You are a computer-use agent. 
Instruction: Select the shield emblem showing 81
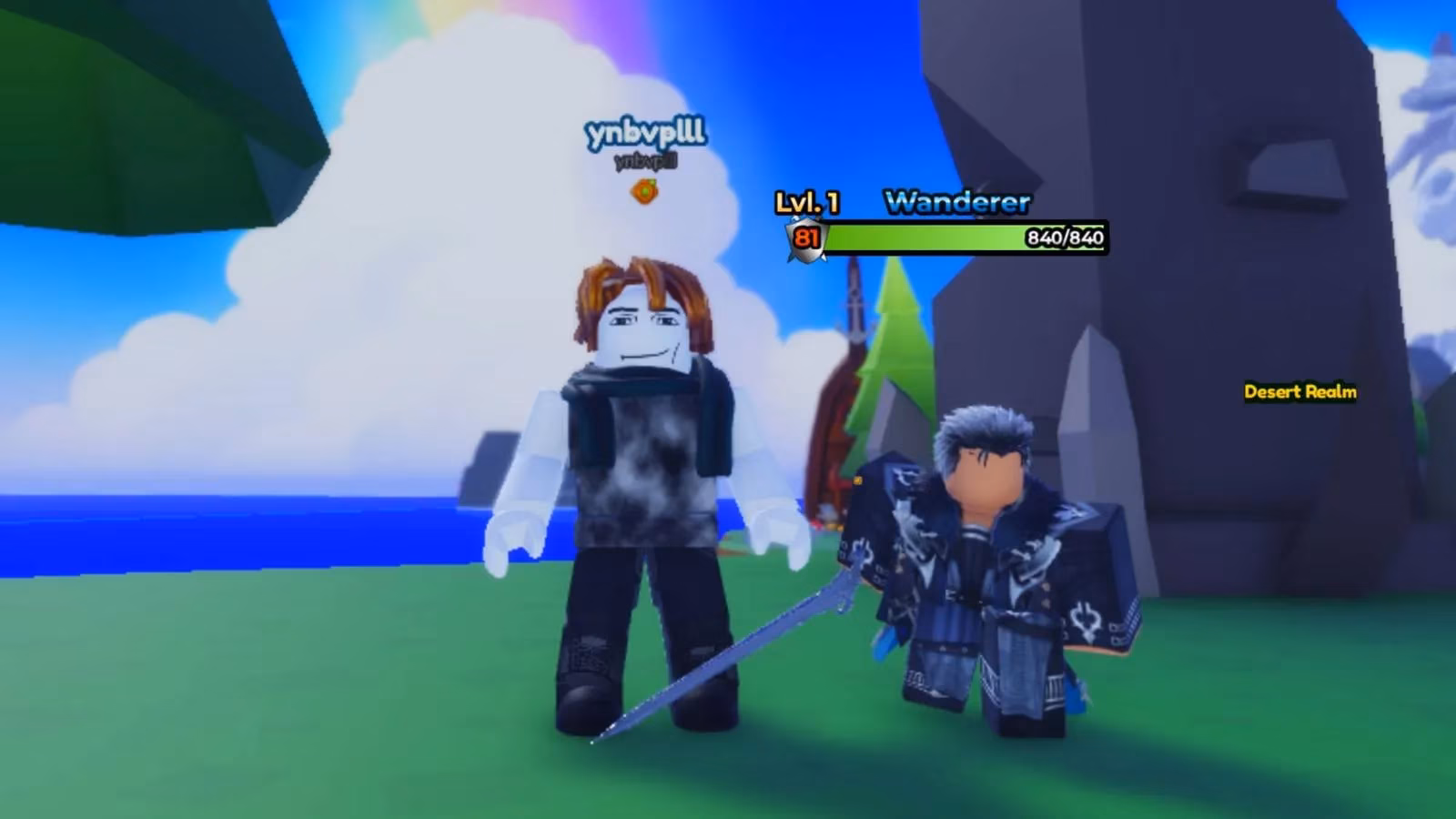coord(804,238)
